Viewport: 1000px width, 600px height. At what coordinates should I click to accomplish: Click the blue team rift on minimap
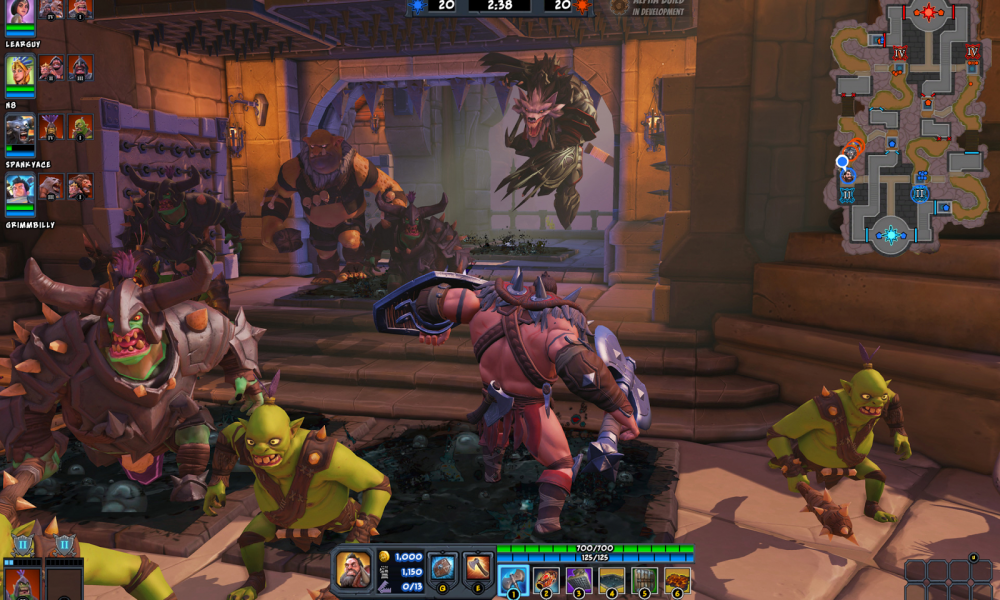890,236
